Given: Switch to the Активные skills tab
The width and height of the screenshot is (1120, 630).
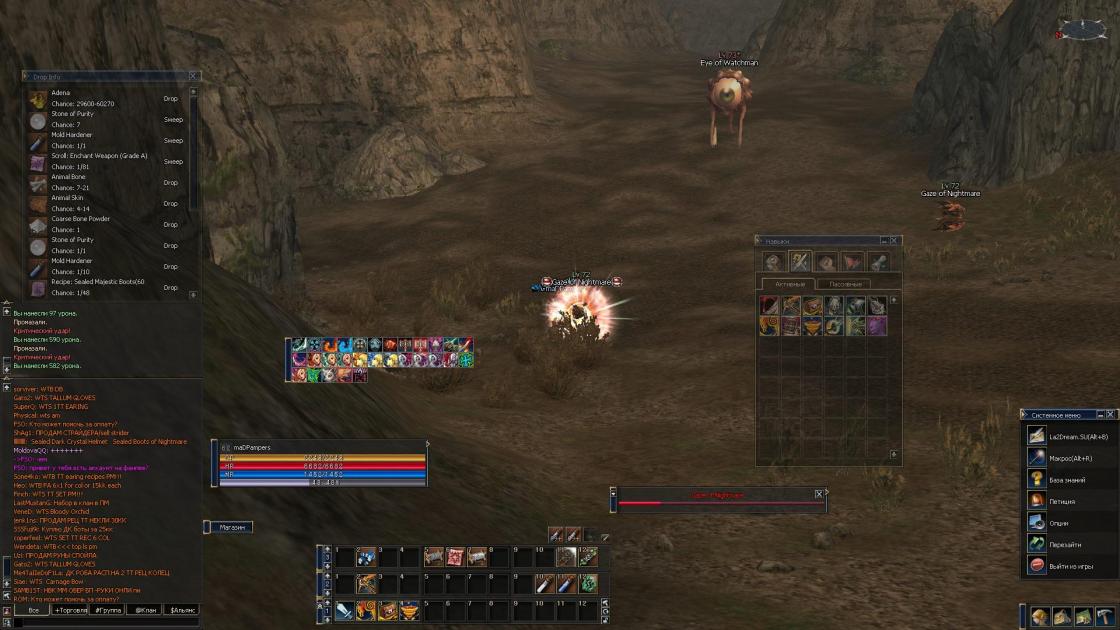Looking at the screenshot, I should pyautogui.click(x=790, y=284).
